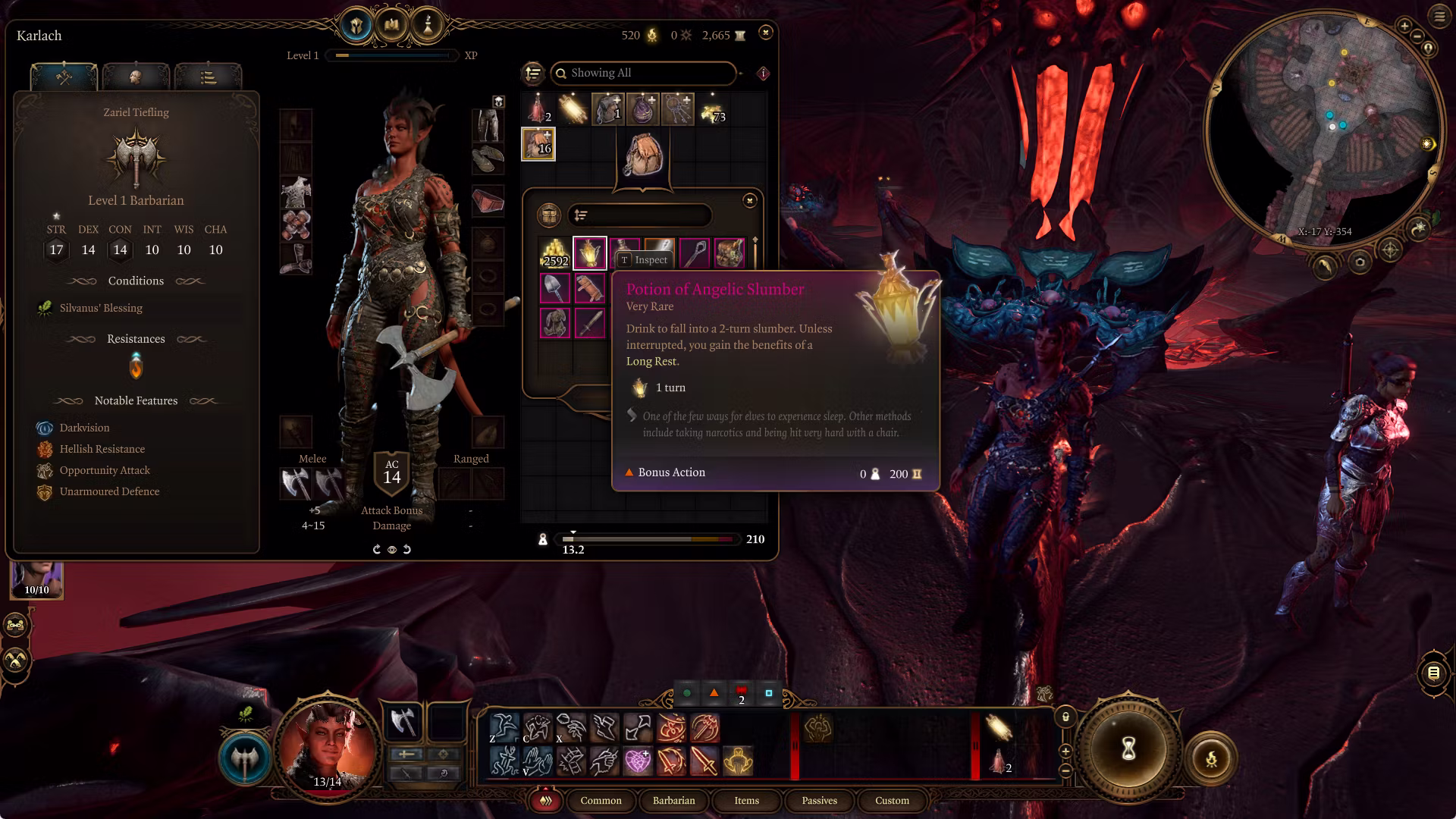This screenshot has width=1456, height=819.
Task: Select the Custom hotbar tab
Action: (x=892, y=801)
